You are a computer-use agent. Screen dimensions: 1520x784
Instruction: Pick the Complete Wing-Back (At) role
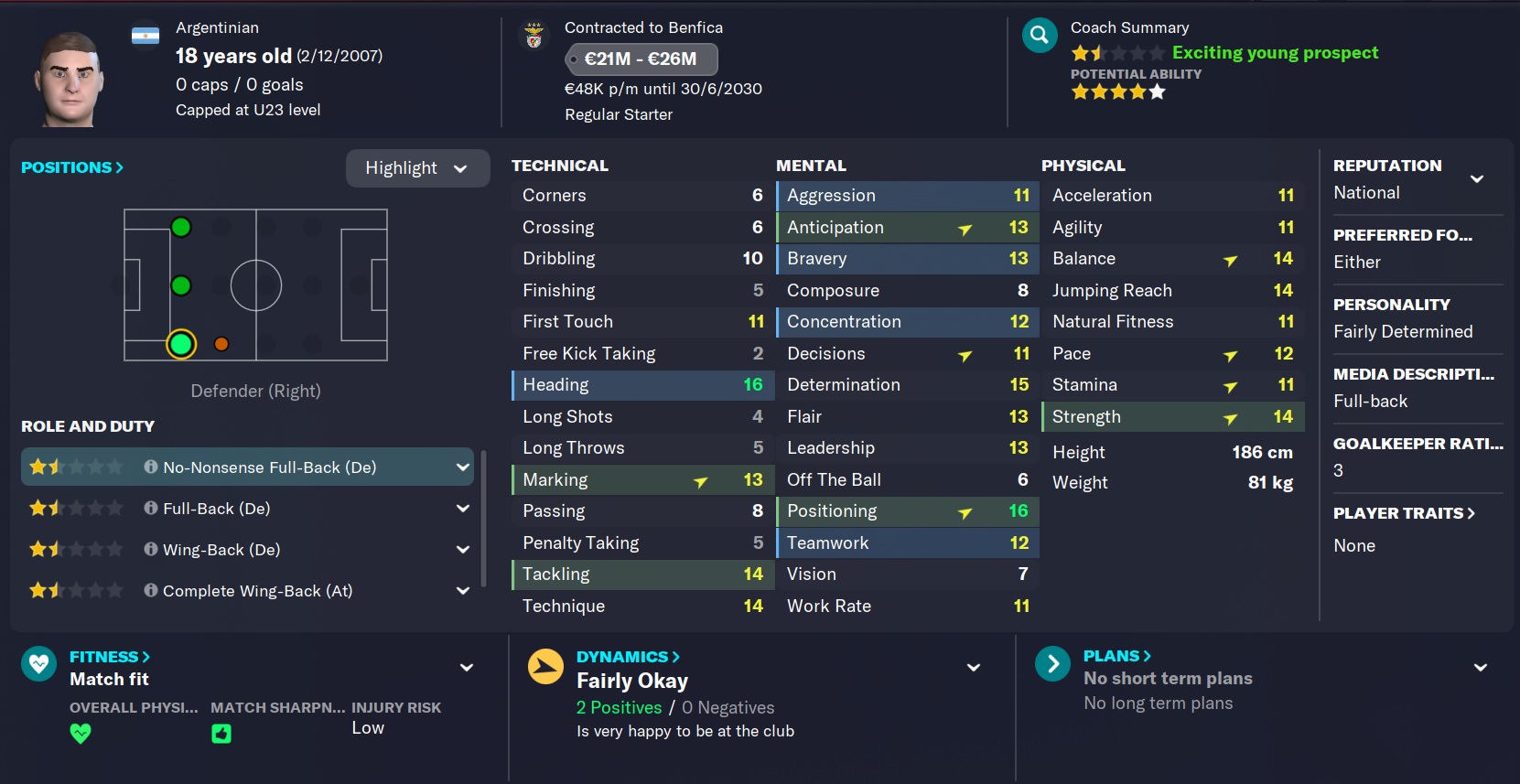[247, 591]
